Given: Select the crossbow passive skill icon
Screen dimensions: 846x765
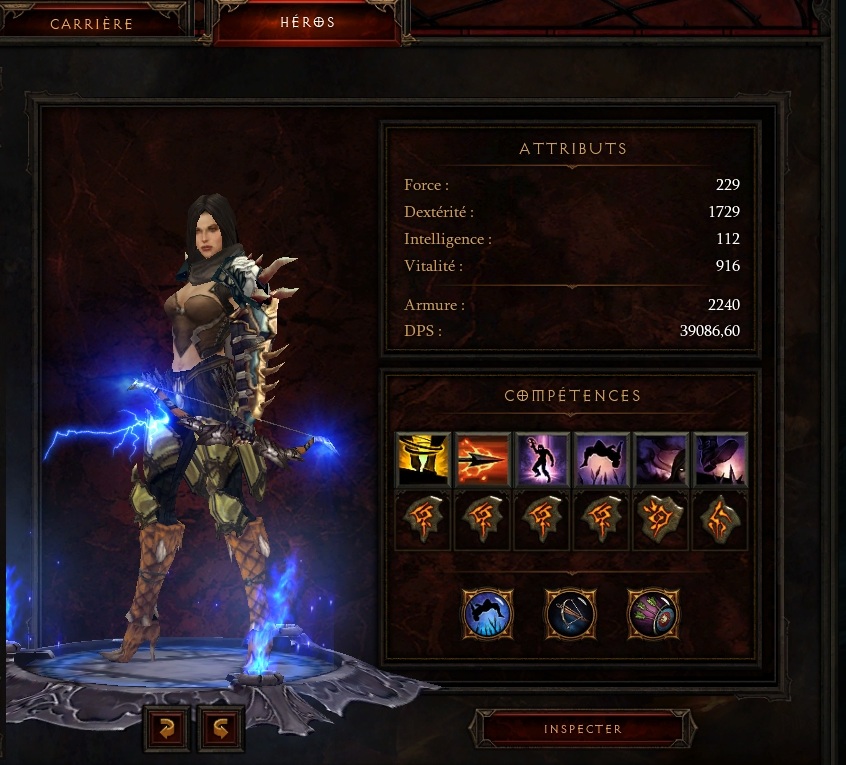Looking at the screenshot, I should pyautogui.click(x=570, y=613).
